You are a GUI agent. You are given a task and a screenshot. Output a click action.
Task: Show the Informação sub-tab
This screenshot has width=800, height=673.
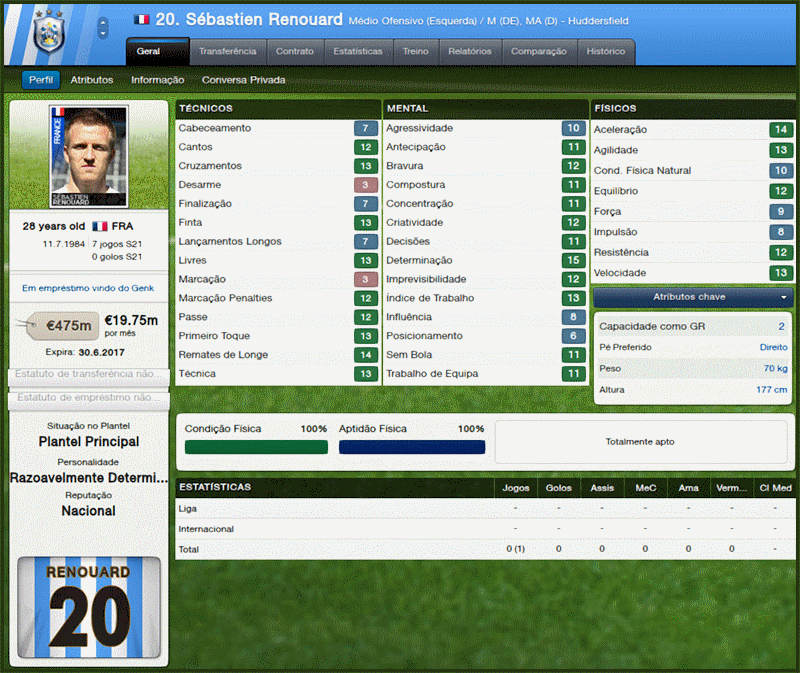pyautogui.click(x=157, y=80)
